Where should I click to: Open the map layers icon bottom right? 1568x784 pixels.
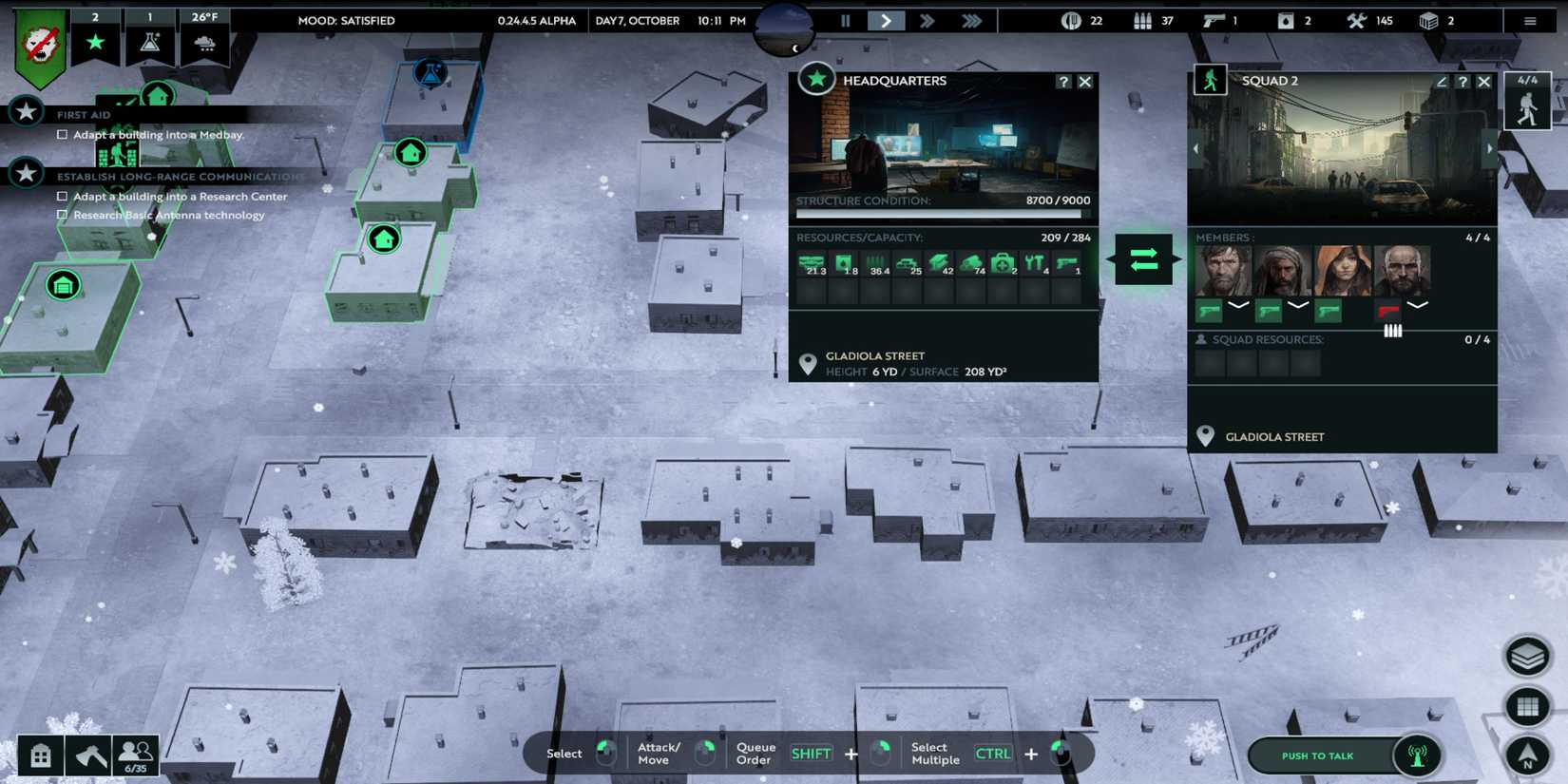pyautogui.click(x=1529, y=656)
